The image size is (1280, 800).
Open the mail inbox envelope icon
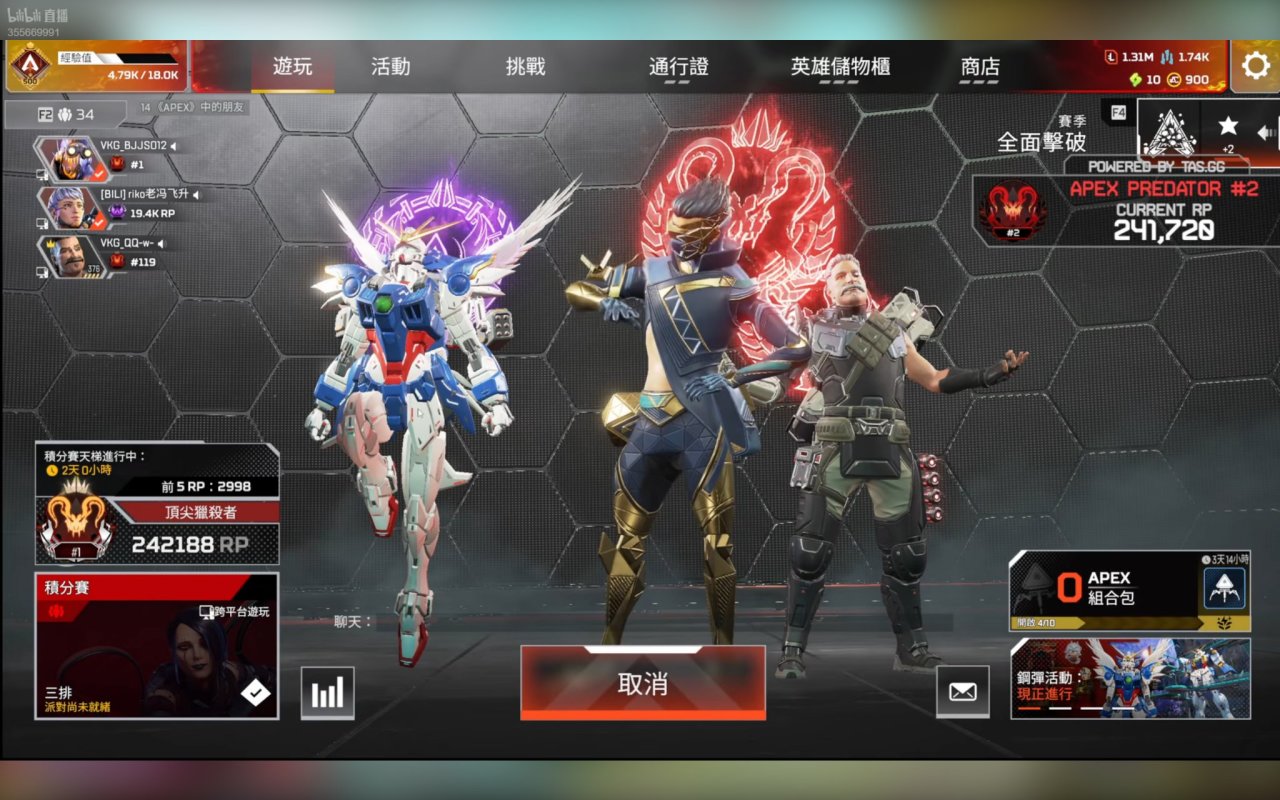[962, 691]
